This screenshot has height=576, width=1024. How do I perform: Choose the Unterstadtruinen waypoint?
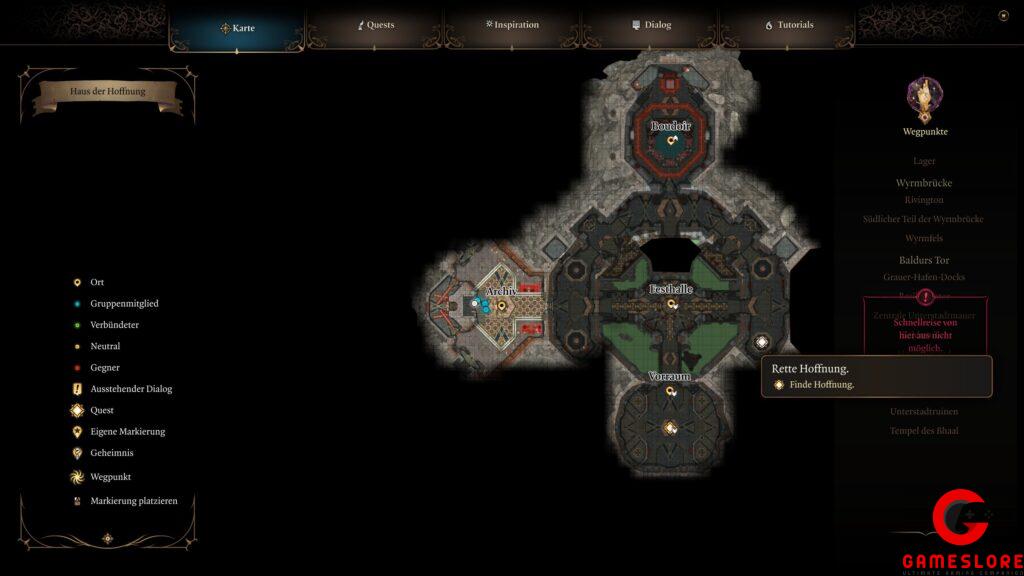pos(924,411)
